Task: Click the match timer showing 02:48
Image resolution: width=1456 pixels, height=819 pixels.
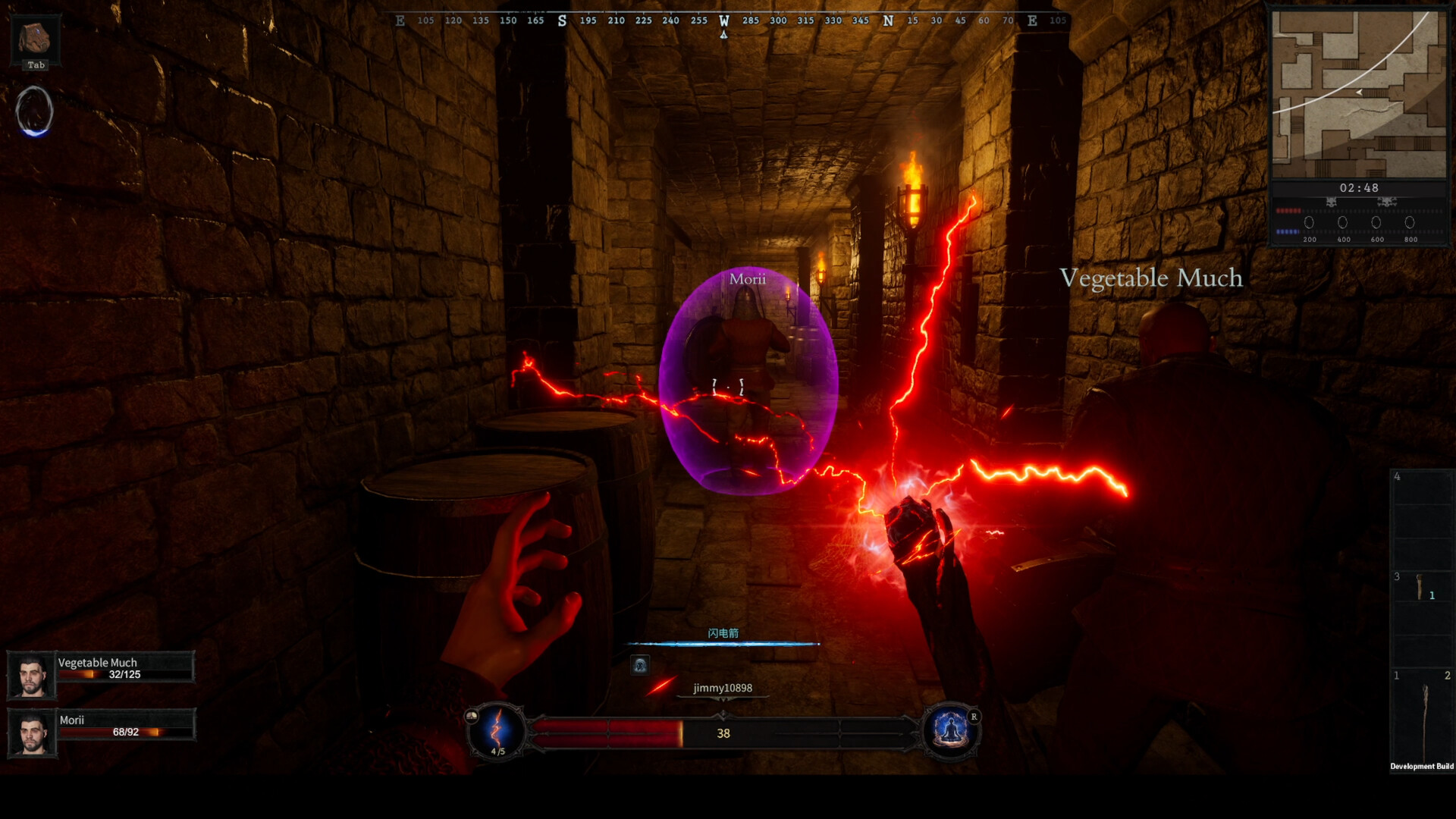Action: click(x=1360, y=187)
